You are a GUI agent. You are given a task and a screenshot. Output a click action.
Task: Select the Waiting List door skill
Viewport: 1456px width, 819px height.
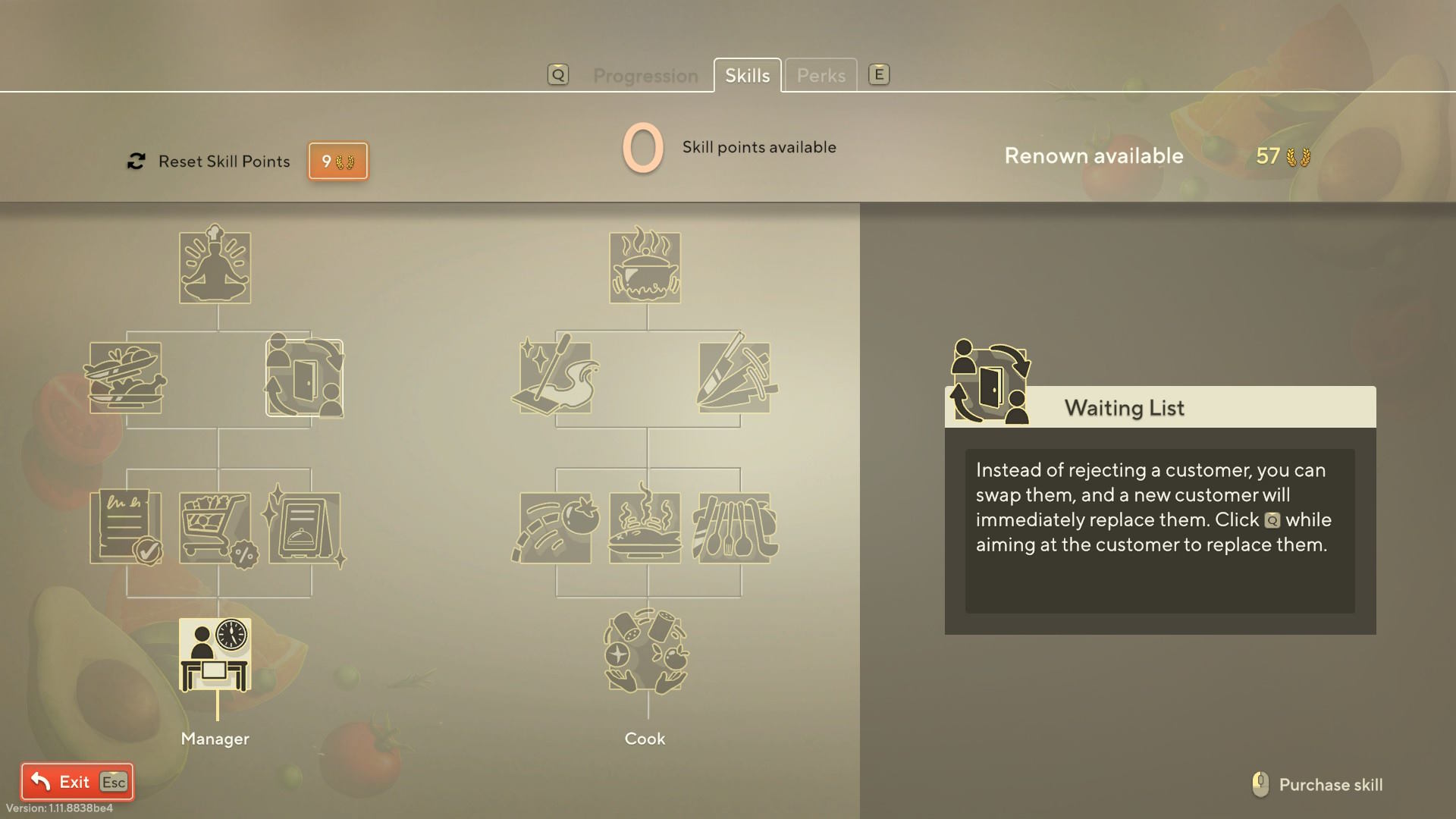click(304, 378)
